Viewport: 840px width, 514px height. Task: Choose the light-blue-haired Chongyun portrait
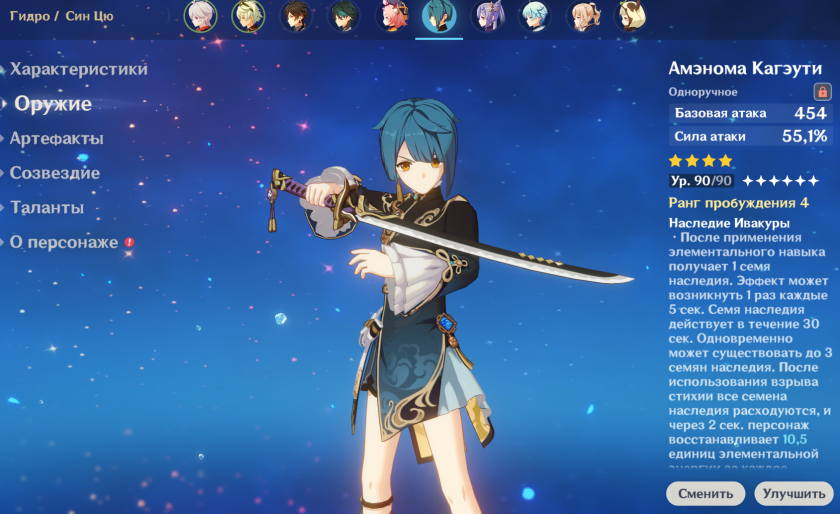click(535, 16)
